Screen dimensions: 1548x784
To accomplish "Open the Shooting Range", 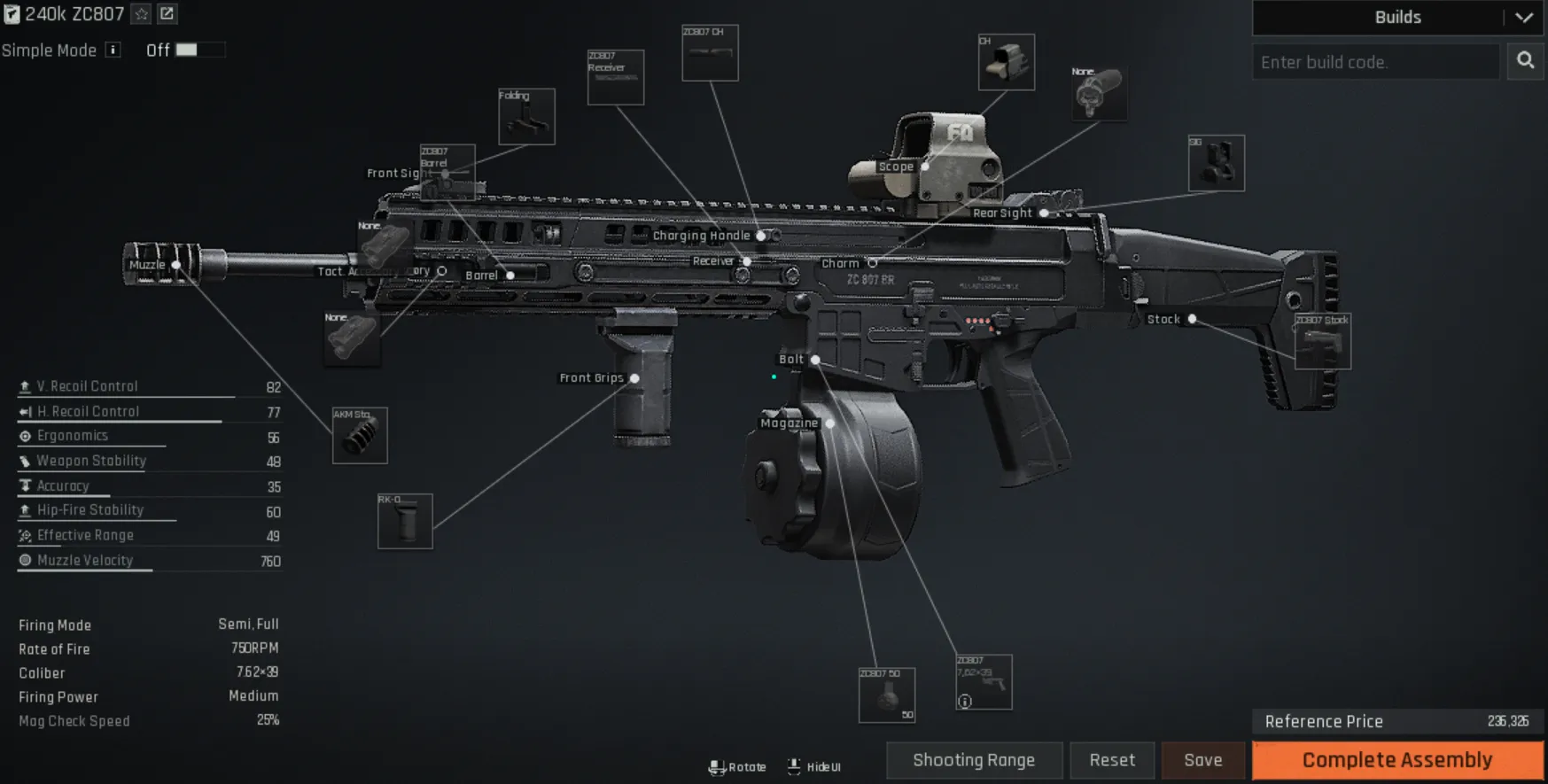I will tap(973, 760).
